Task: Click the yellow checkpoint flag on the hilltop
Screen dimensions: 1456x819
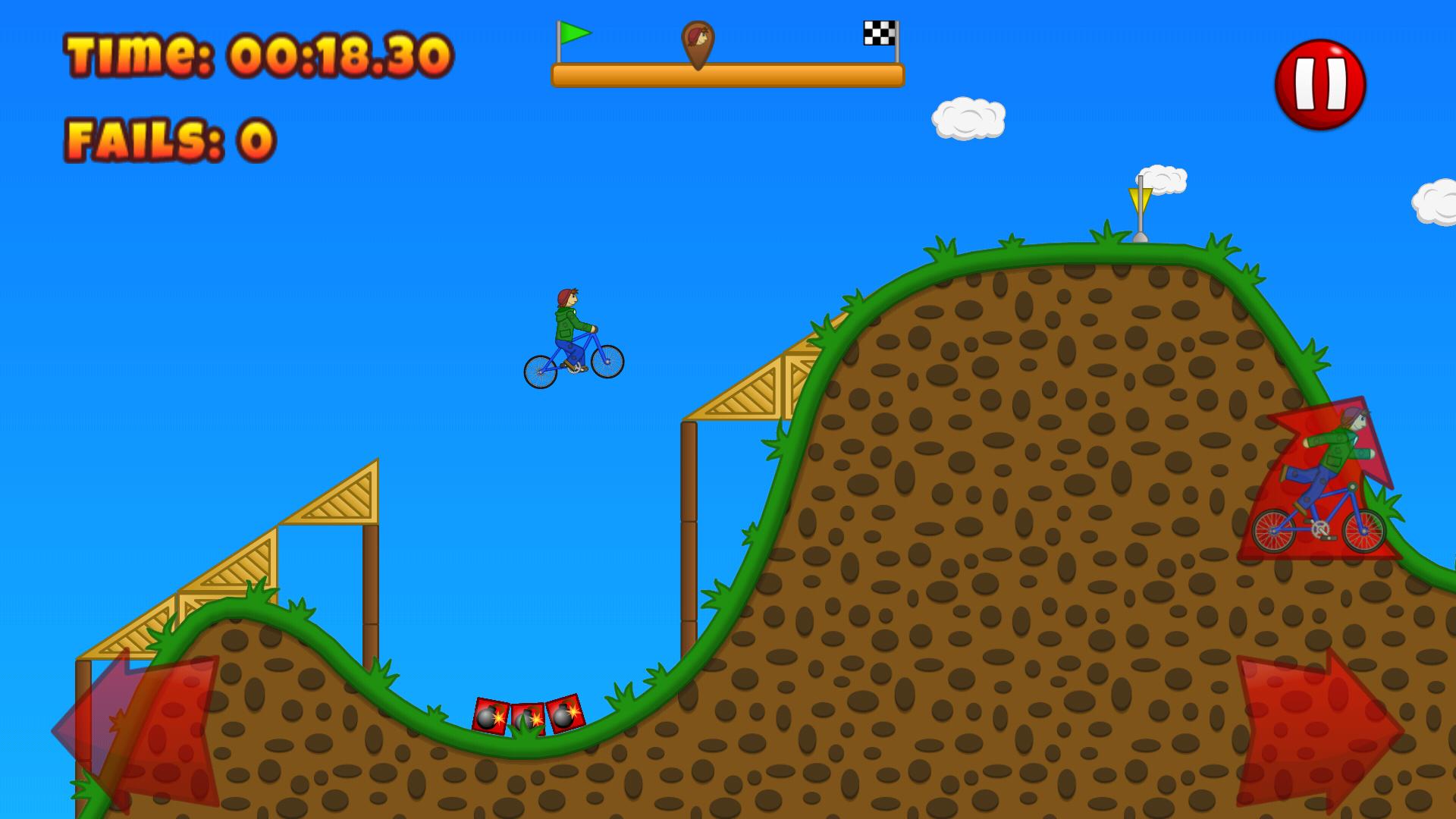Action: click(x=1139, y=197)
